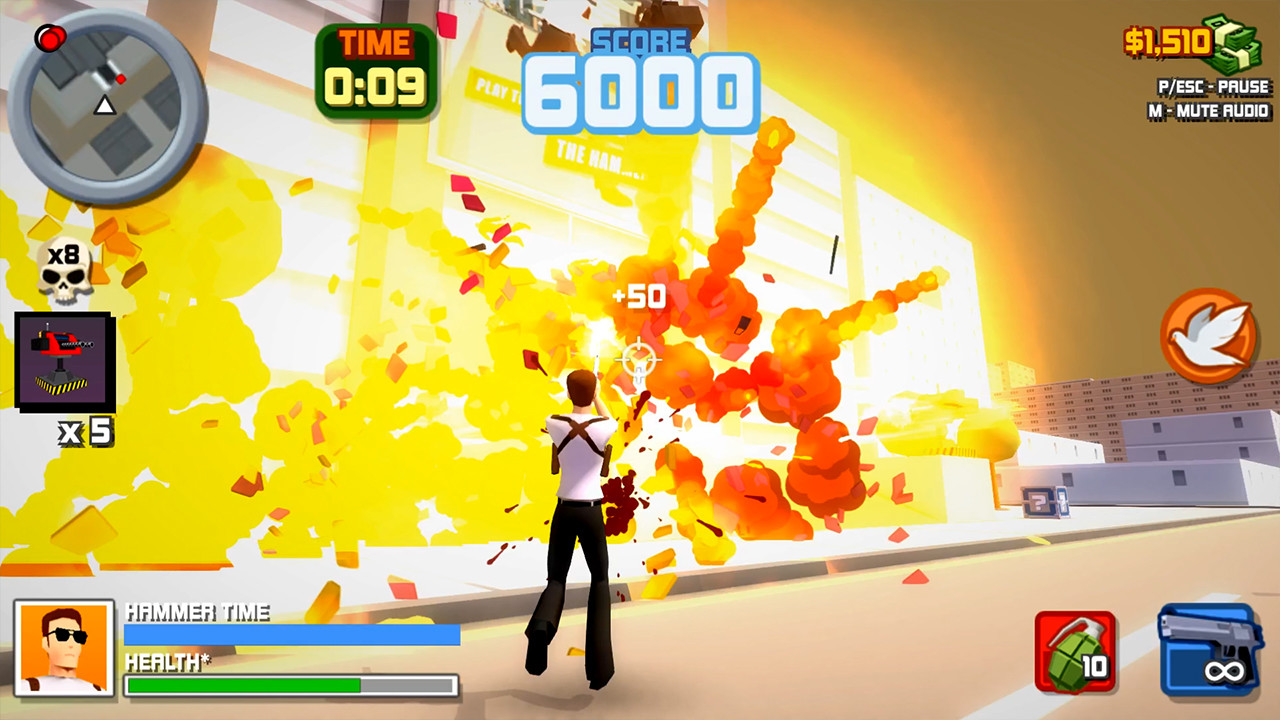Tap the dove peace icon

(1209, 337)
